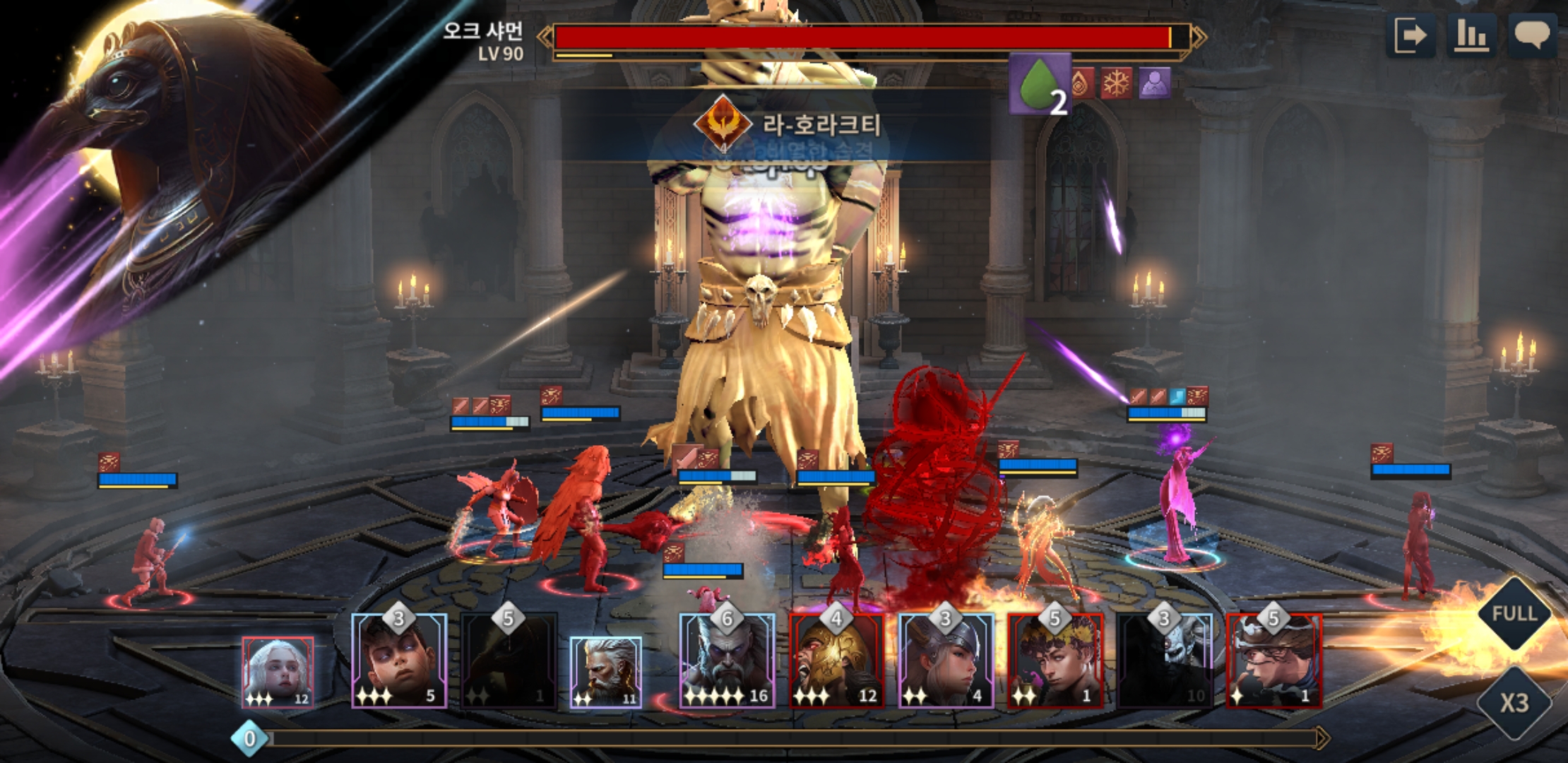Pick the golden-helmet warrior hero card
Image resolution: width=1568 pixels, height=763 pixels.
[x=836, y=661]
